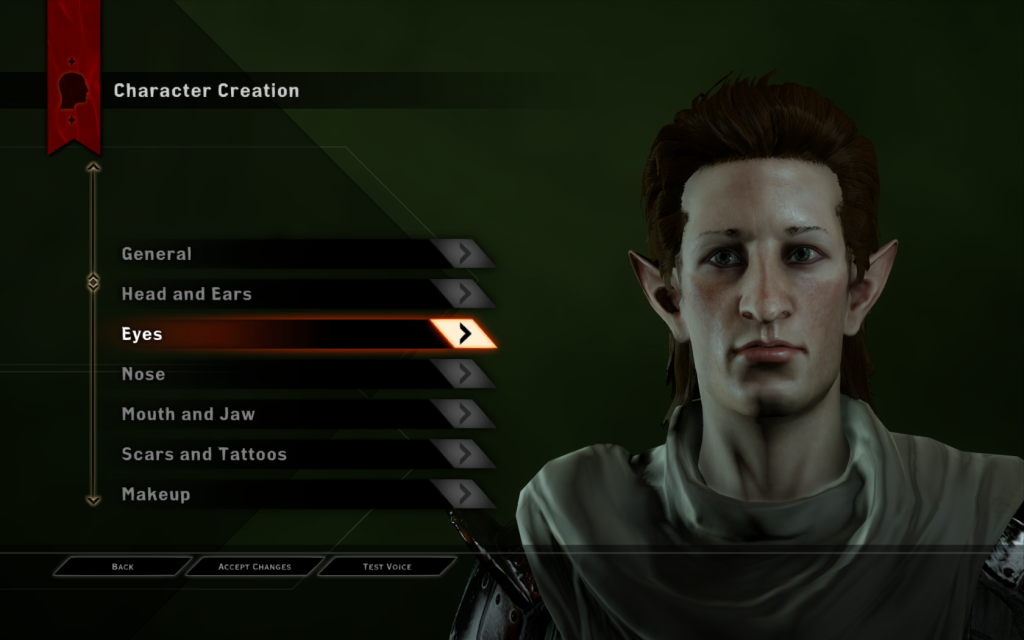Image resolution: width=1024 pixels, height=640 pixels.
Task: Open the General category
Action: point(300,254)
